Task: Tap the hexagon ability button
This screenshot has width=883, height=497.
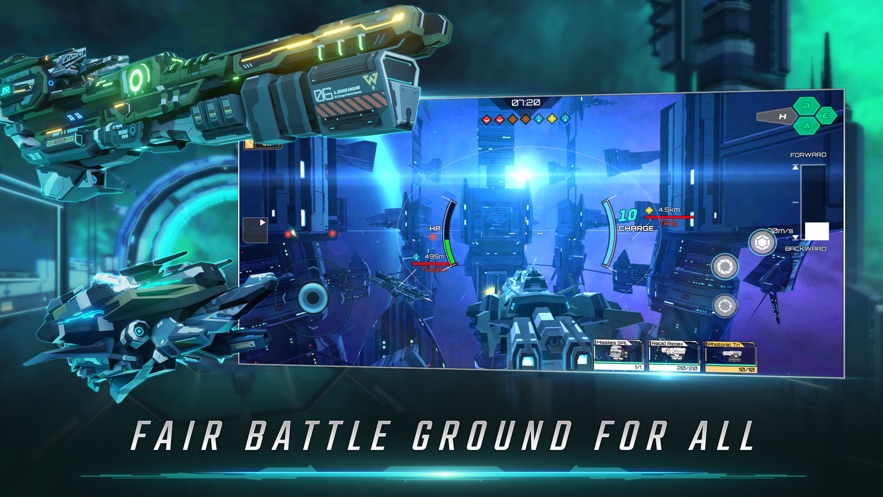Action: click(762, 242)
